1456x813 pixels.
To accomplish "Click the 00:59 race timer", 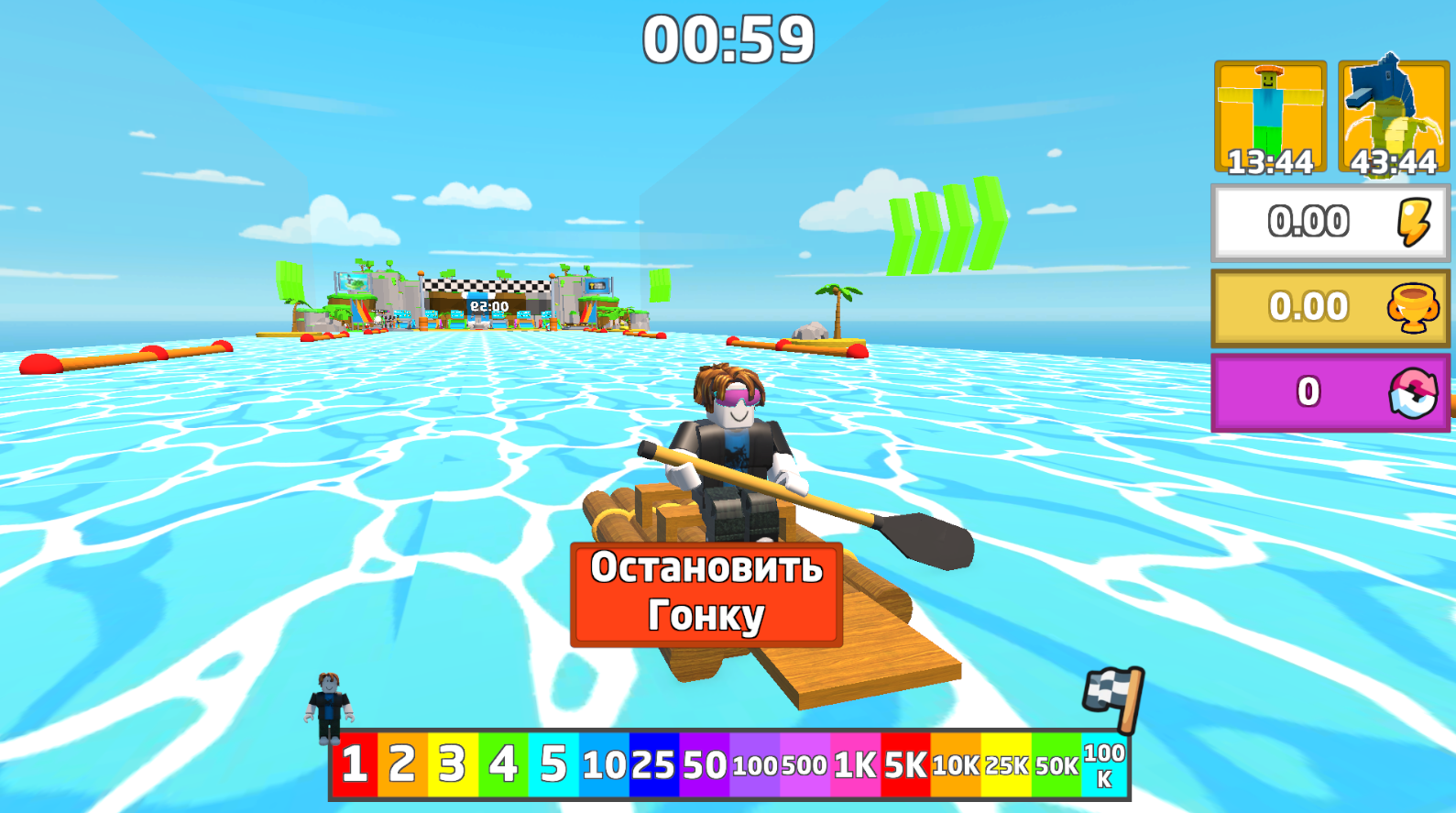I will point(728,37).
